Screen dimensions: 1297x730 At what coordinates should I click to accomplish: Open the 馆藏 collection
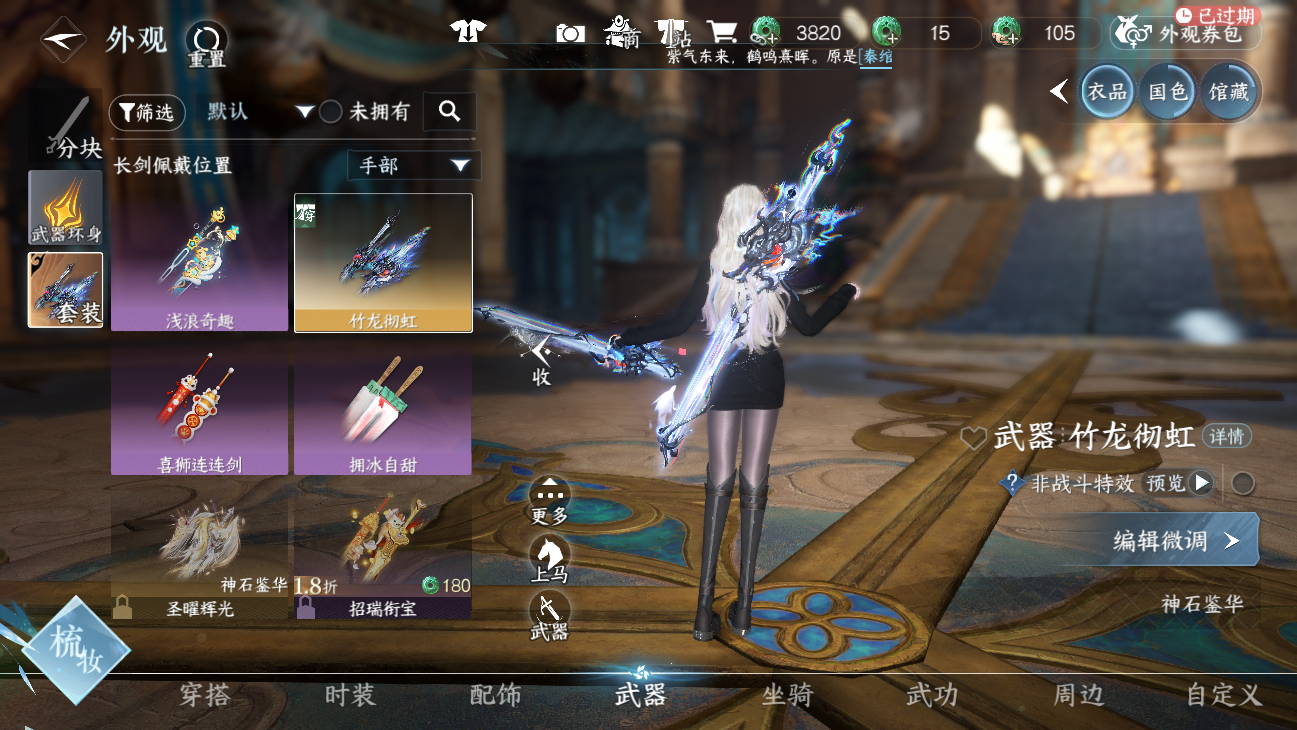coord(1228,92)
